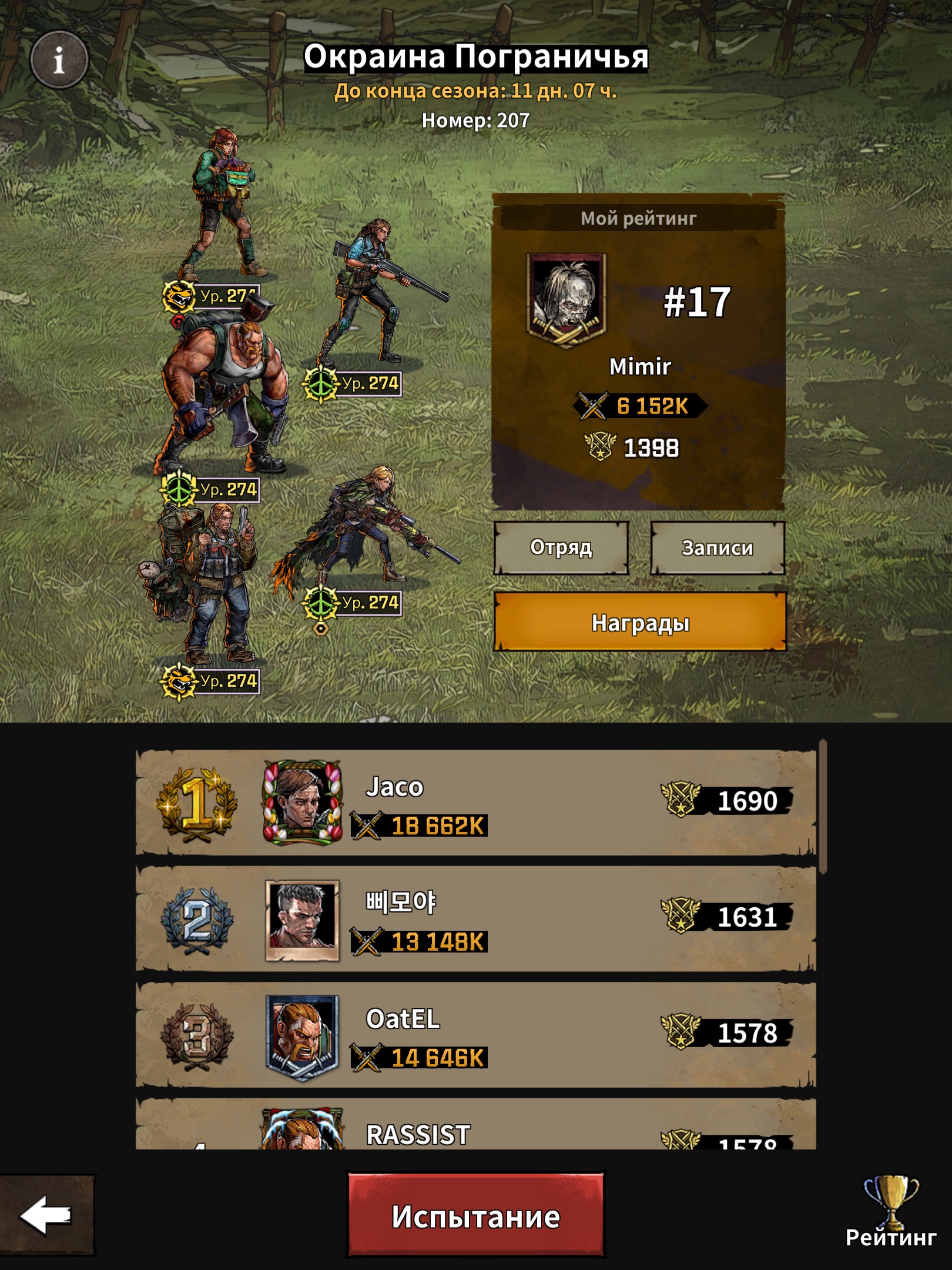Start the Испытание challenge
The width and height of the screenshot is (952, 1270).
(x=475, y=1216)
